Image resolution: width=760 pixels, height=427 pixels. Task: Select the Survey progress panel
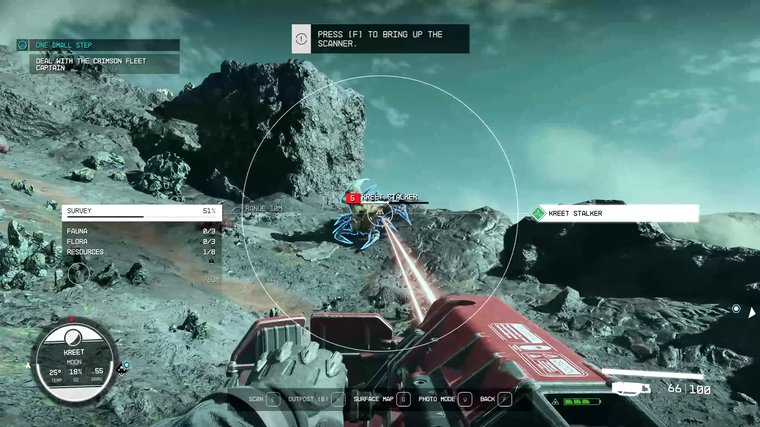[140, 211]
